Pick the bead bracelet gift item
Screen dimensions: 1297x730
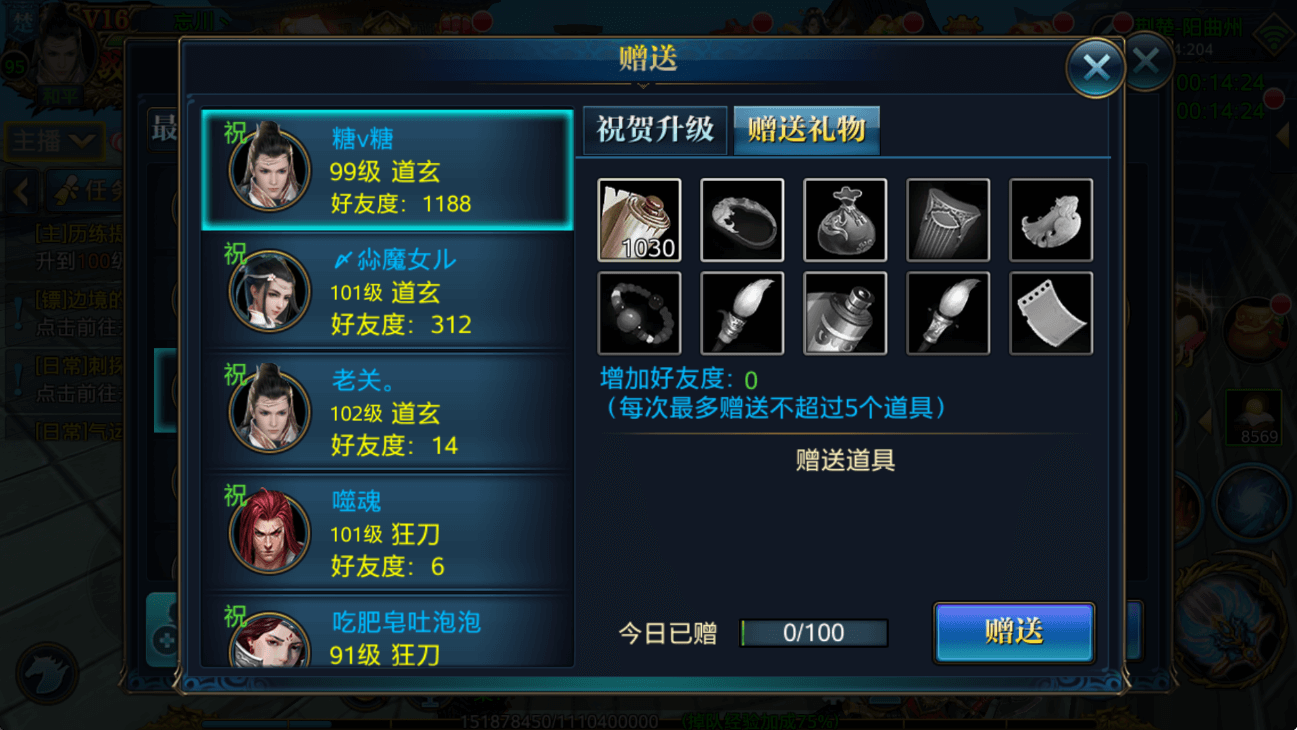pos(639,313)
